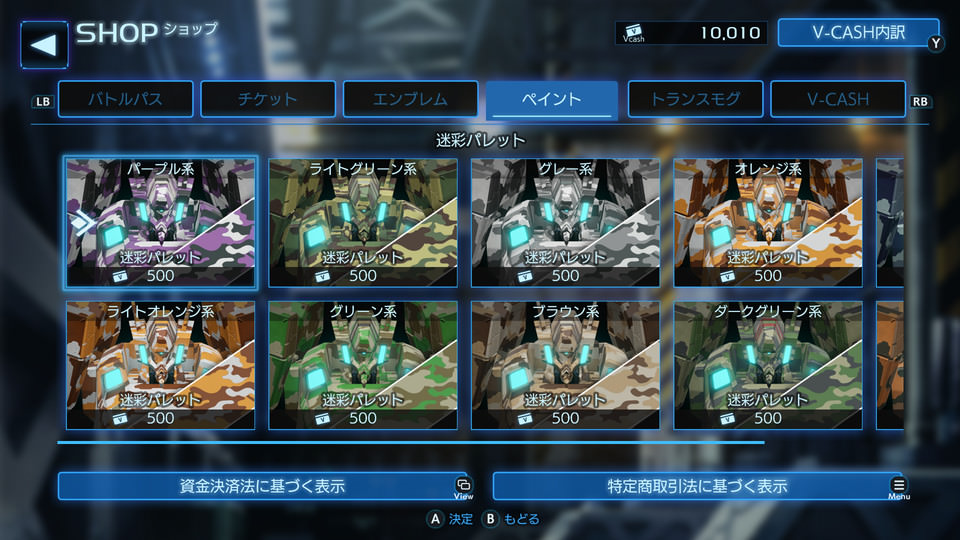Open the チケット tab

coord(267,99)
